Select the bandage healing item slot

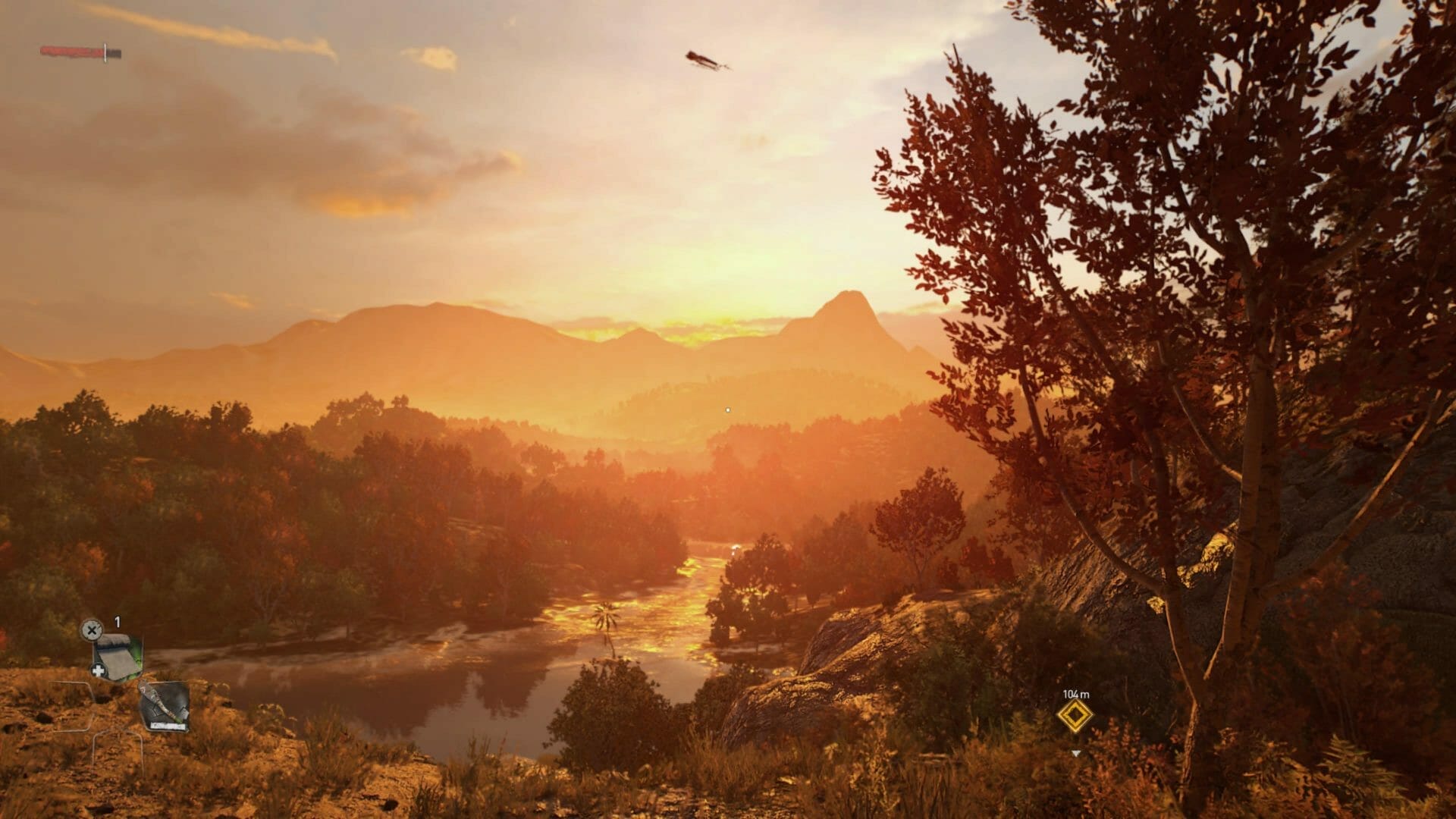click(118, 657)
